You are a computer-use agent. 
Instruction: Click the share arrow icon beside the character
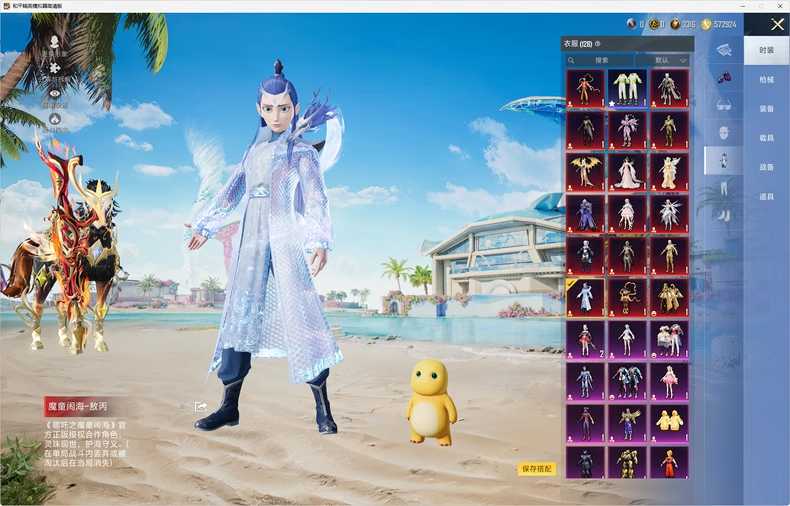tap(201, 406)
